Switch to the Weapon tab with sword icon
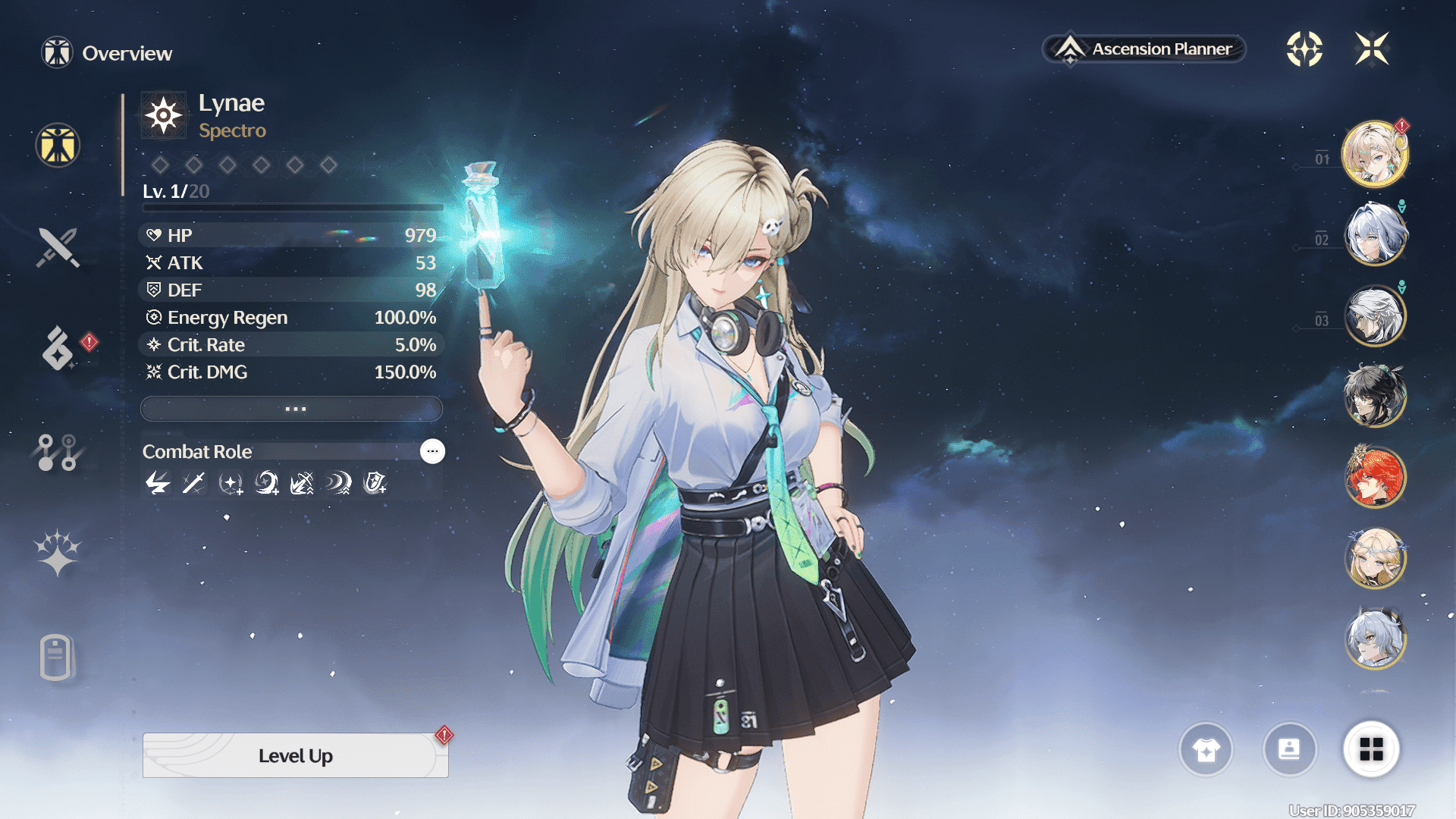Viewport: 1456px width, 819px height. pyautogui.click(x=58, y=248)
